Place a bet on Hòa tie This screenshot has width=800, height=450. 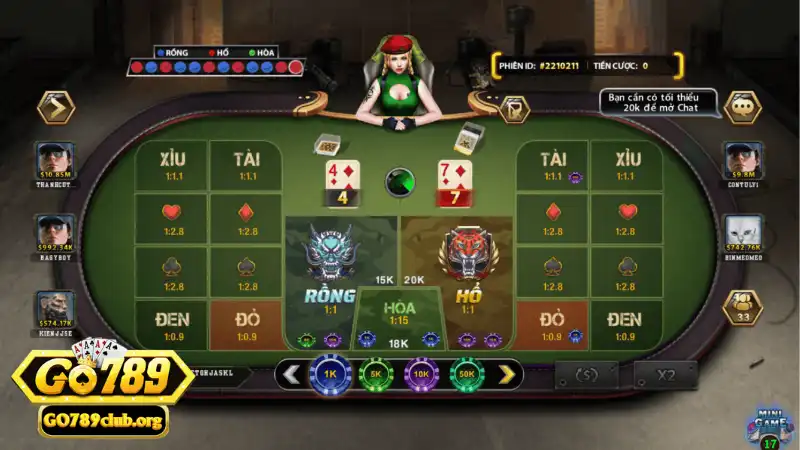[399, 312]
